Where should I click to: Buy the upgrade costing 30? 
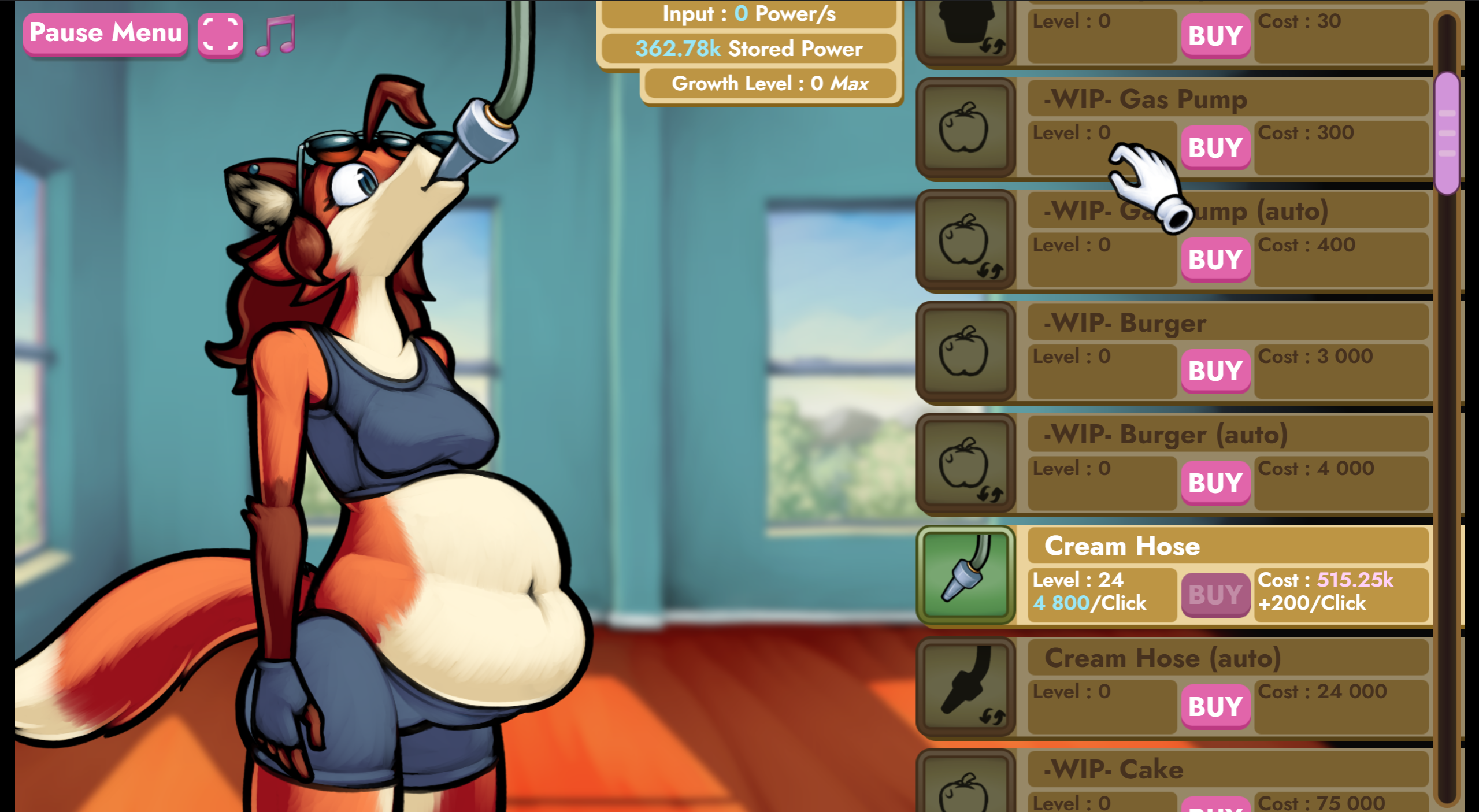[x=1215, y=36]
